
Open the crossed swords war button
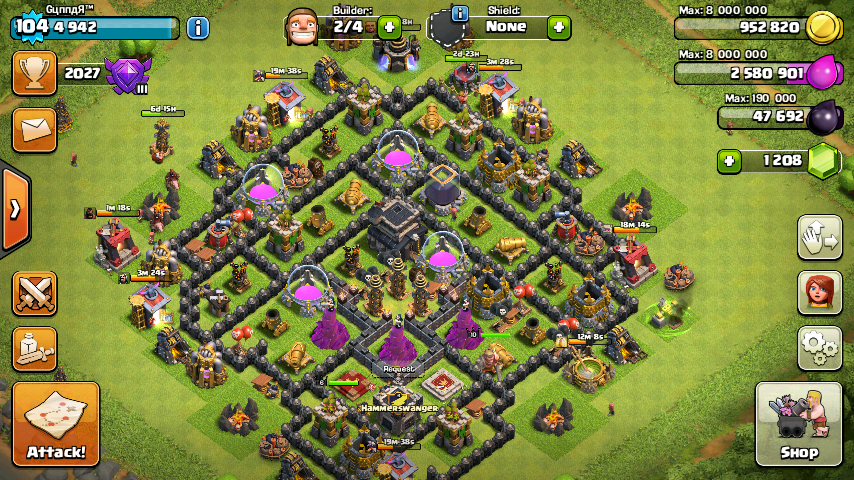click(x=34, y=293)
